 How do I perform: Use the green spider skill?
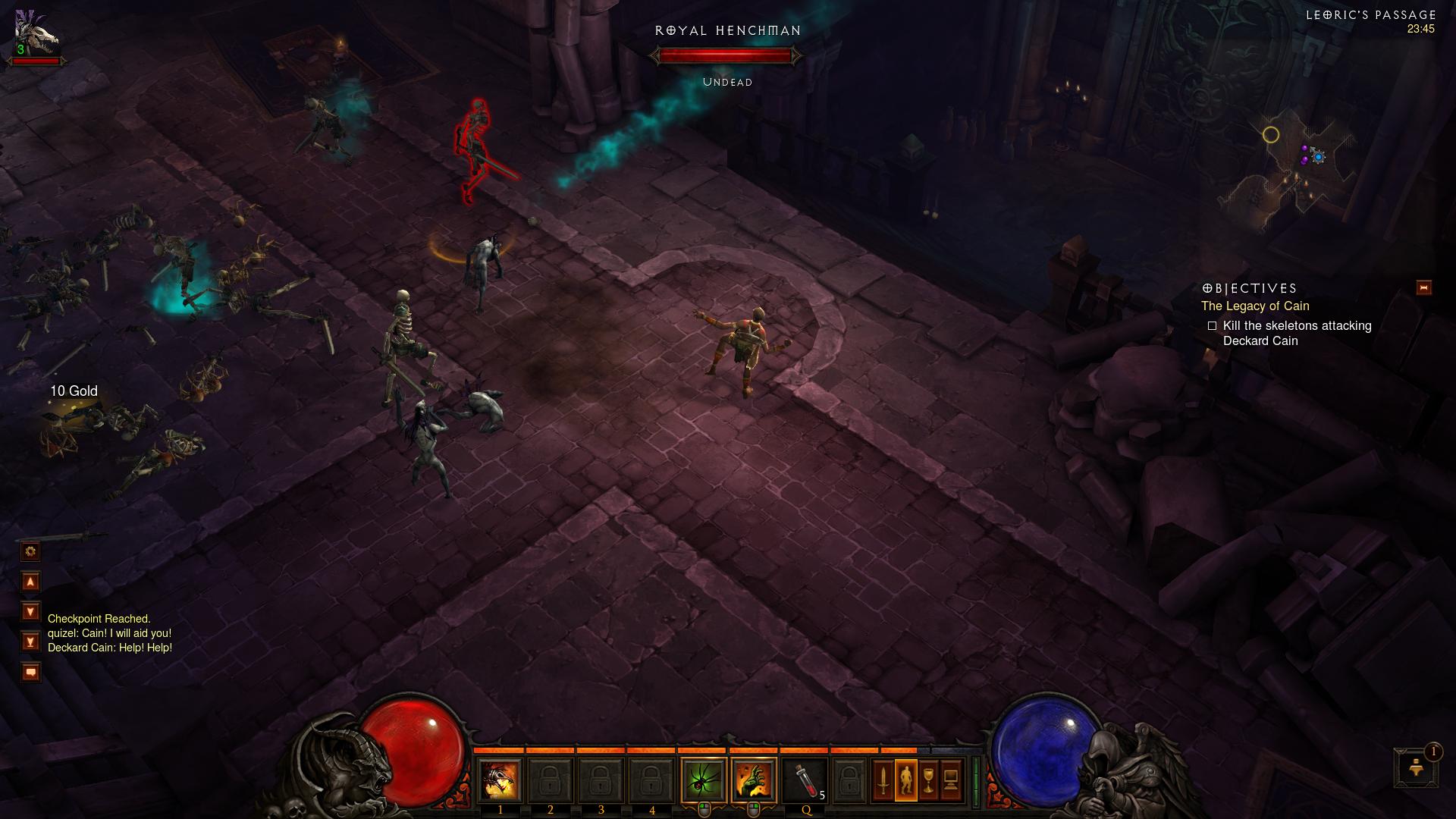[x=704, y=780]
